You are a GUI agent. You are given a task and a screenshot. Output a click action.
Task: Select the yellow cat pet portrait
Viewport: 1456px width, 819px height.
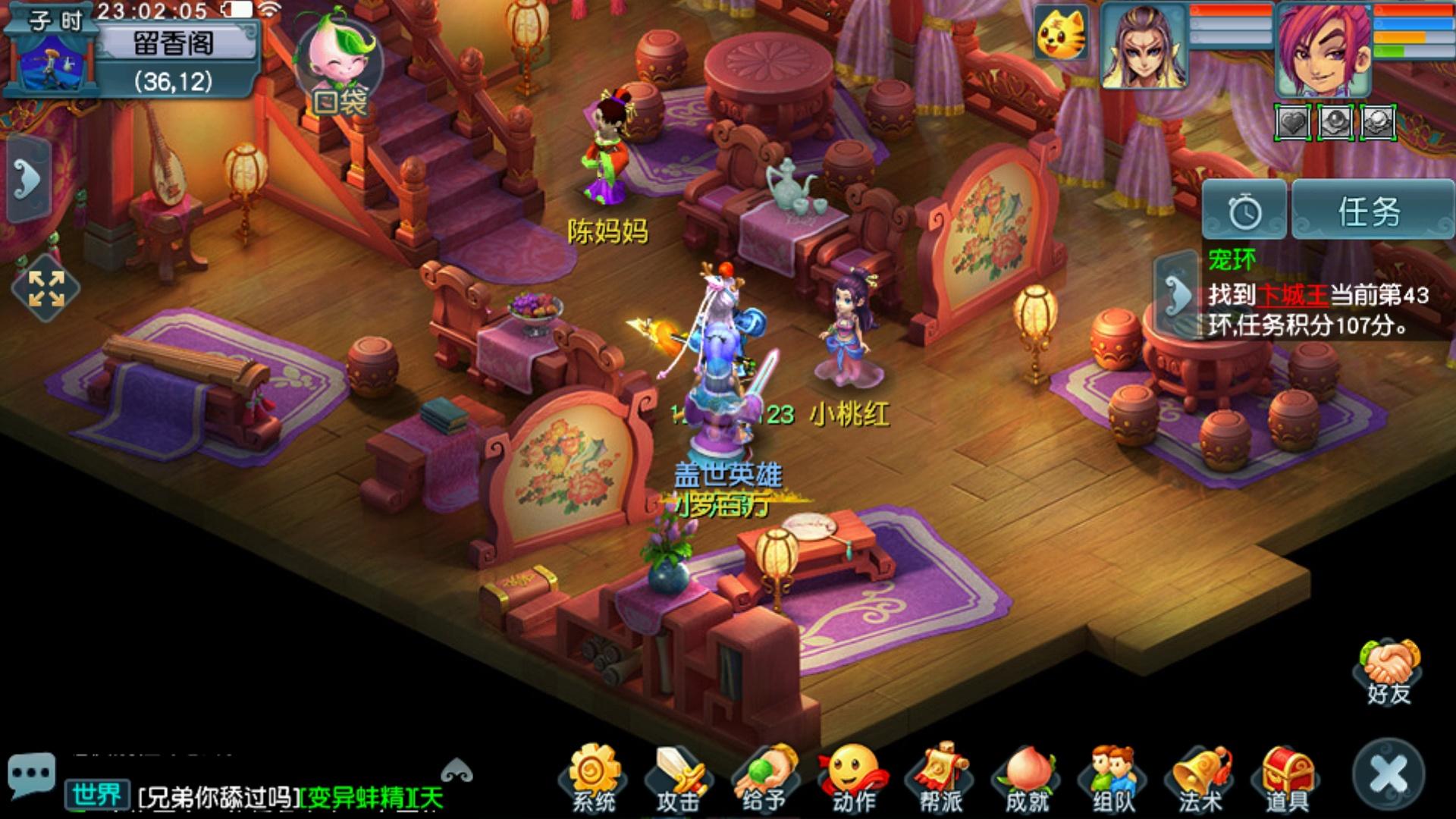(1062, 34)
